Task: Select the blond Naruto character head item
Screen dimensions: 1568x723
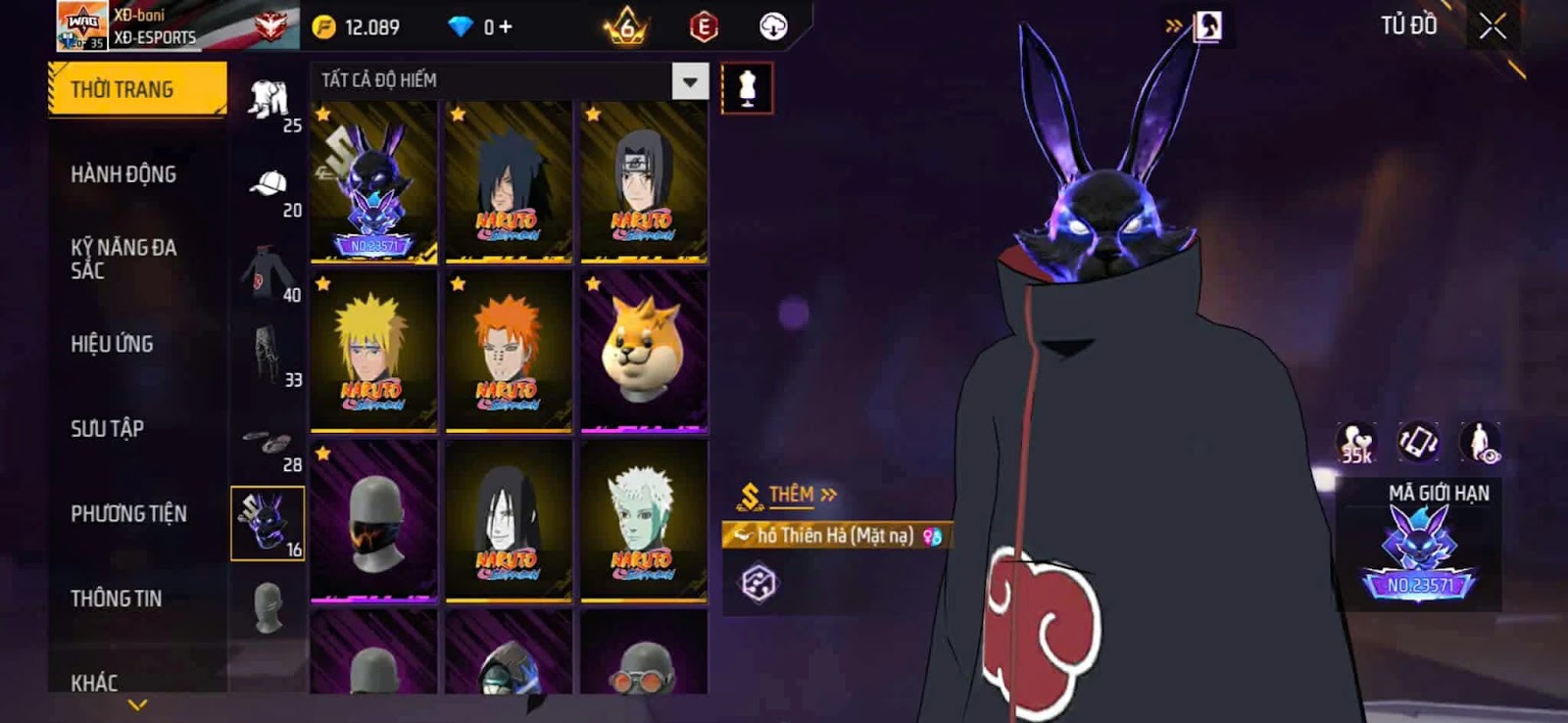Action: click(x=373, y=351)
